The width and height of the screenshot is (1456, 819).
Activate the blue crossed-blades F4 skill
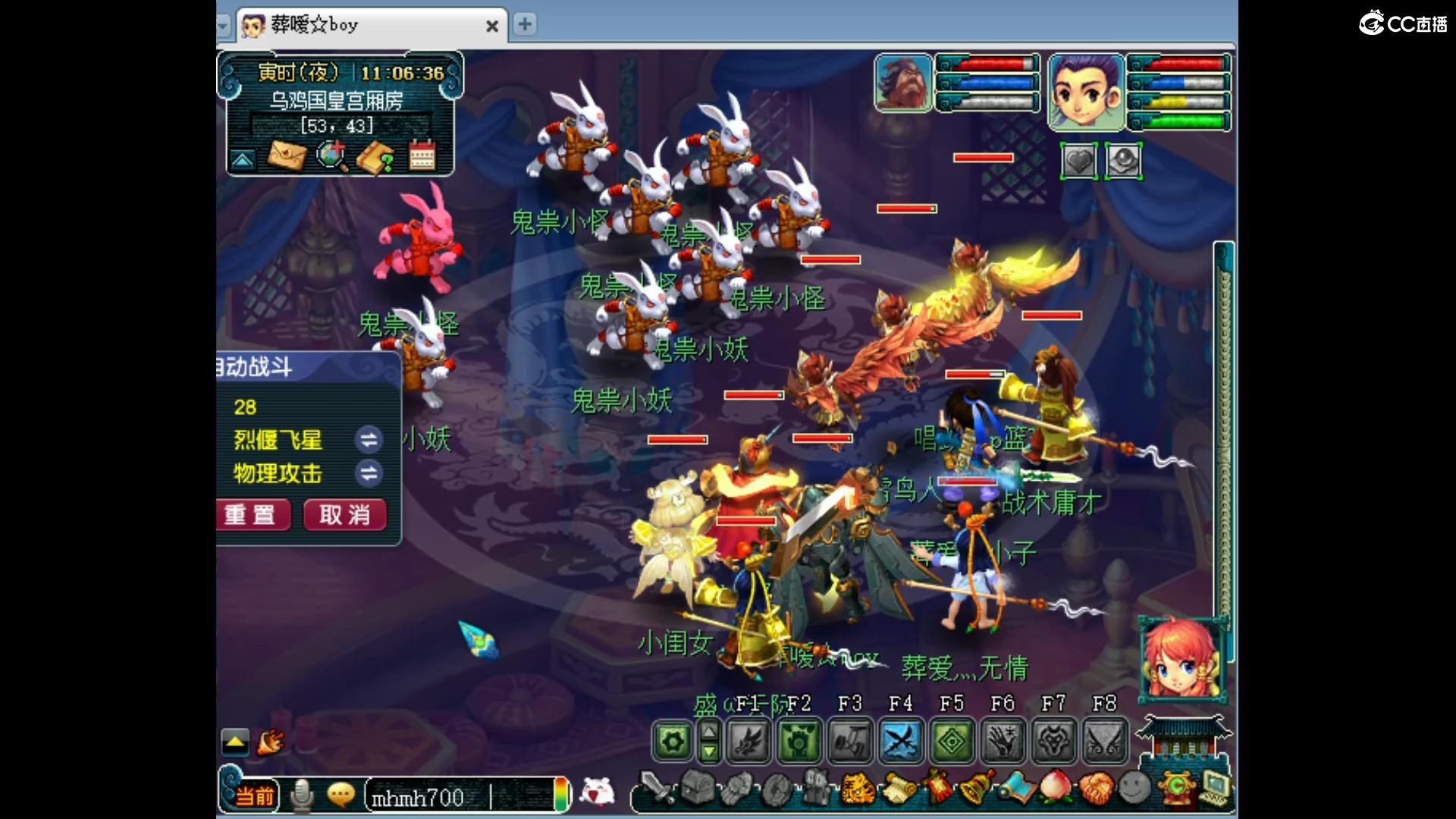pos(901,740)
